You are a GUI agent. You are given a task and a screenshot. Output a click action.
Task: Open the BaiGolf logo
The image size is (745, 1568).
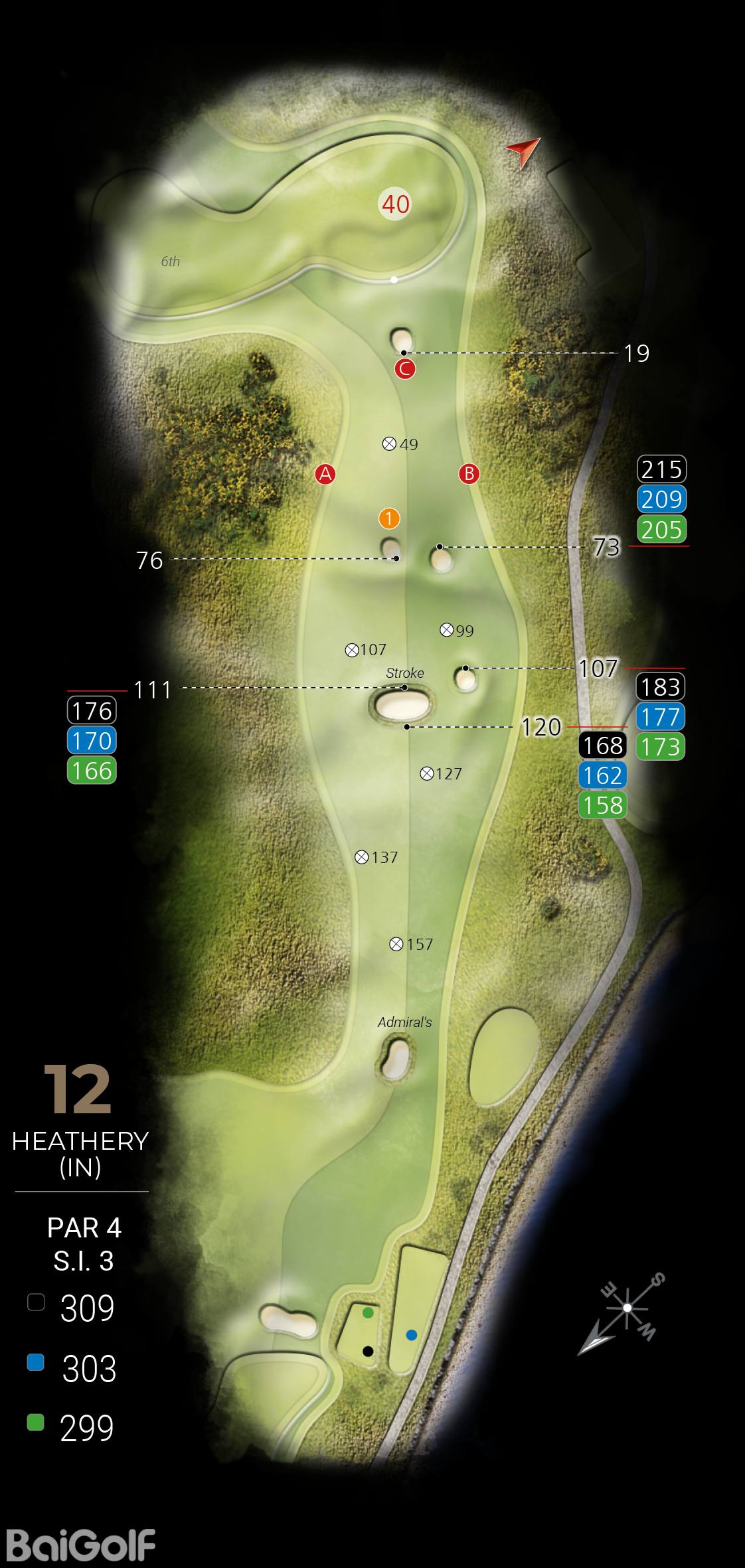80,1545
